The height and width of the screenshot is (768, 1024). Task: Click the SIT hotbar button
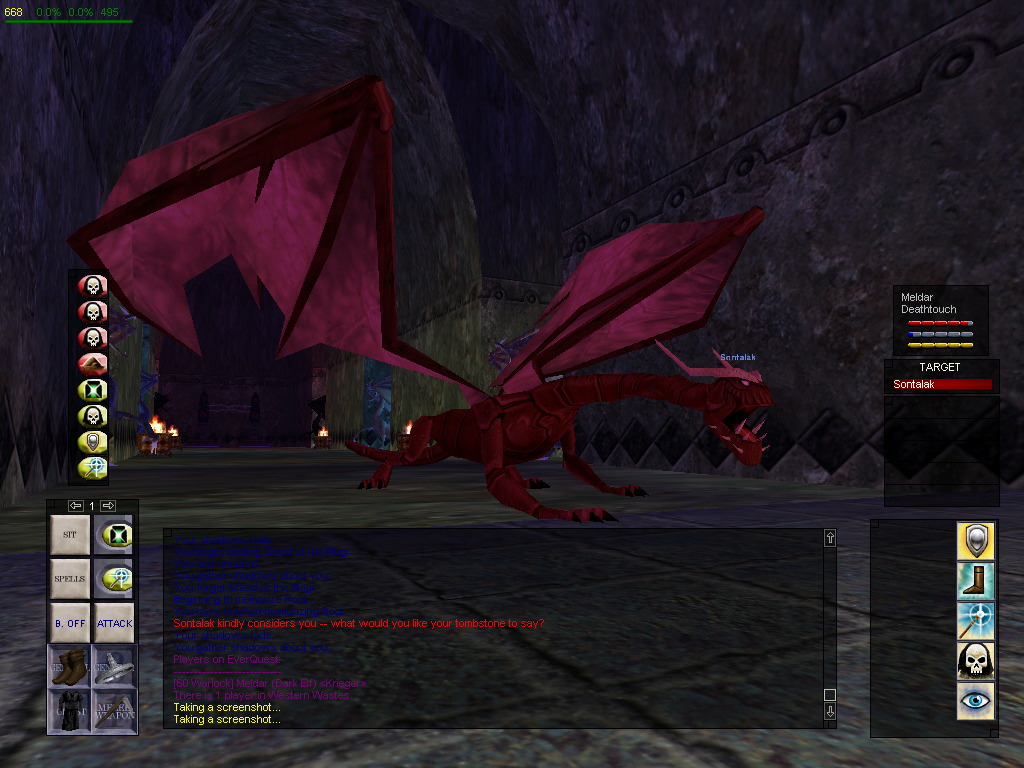point(70,535)
